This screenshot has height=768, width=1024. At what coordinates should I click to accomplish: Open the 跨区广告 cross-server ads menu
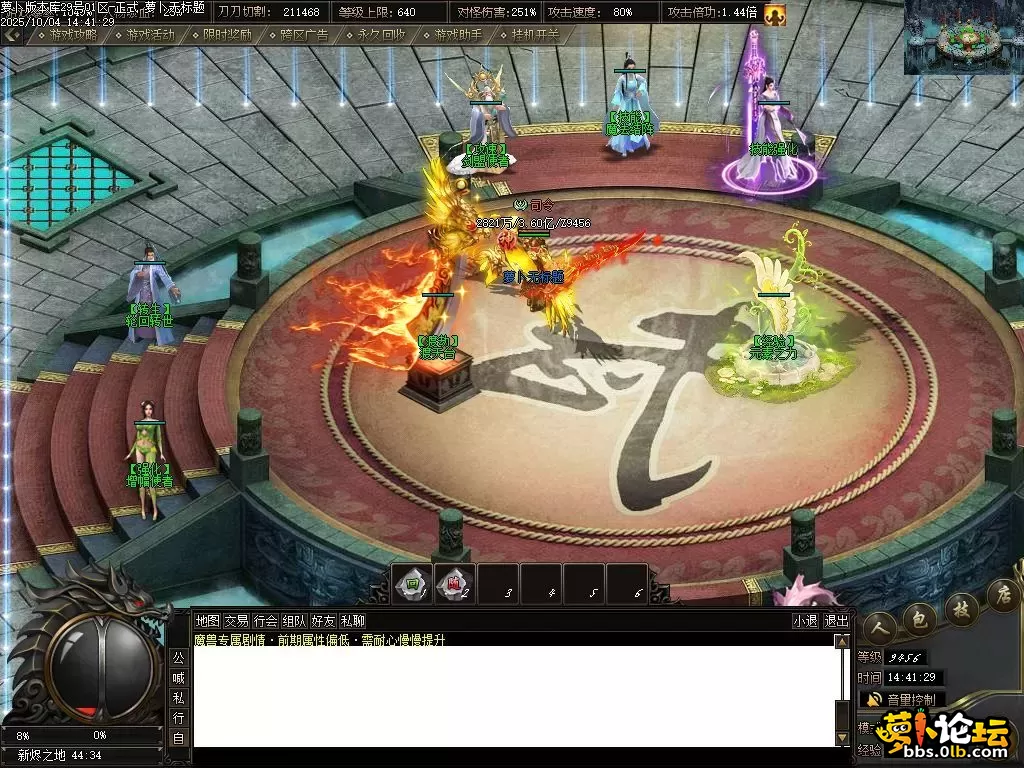[x=304, y=34]
